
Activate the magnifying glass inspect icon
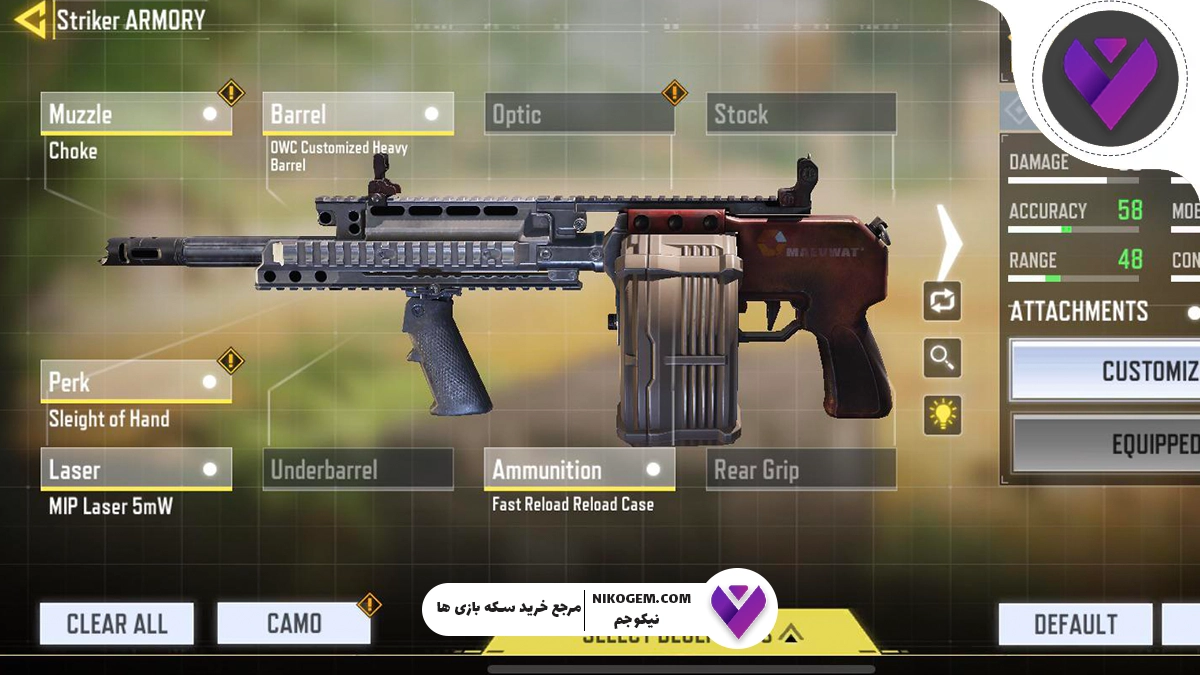pos(942,357)
